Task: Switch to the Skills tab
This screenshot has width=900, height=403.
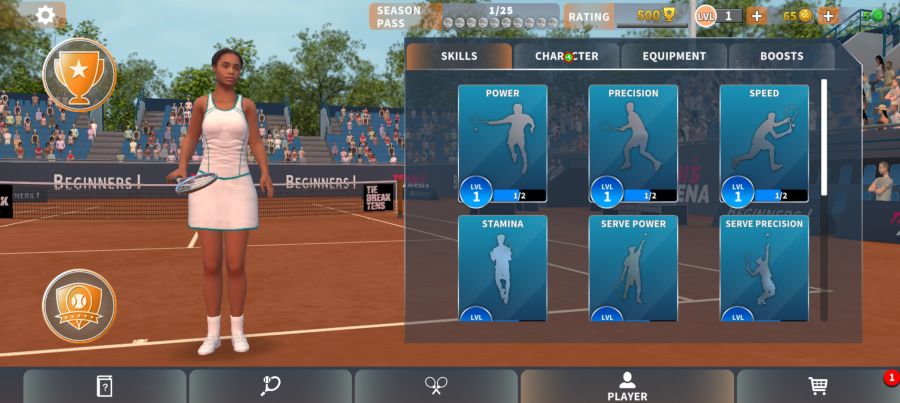Action: (x=459, y=56)
